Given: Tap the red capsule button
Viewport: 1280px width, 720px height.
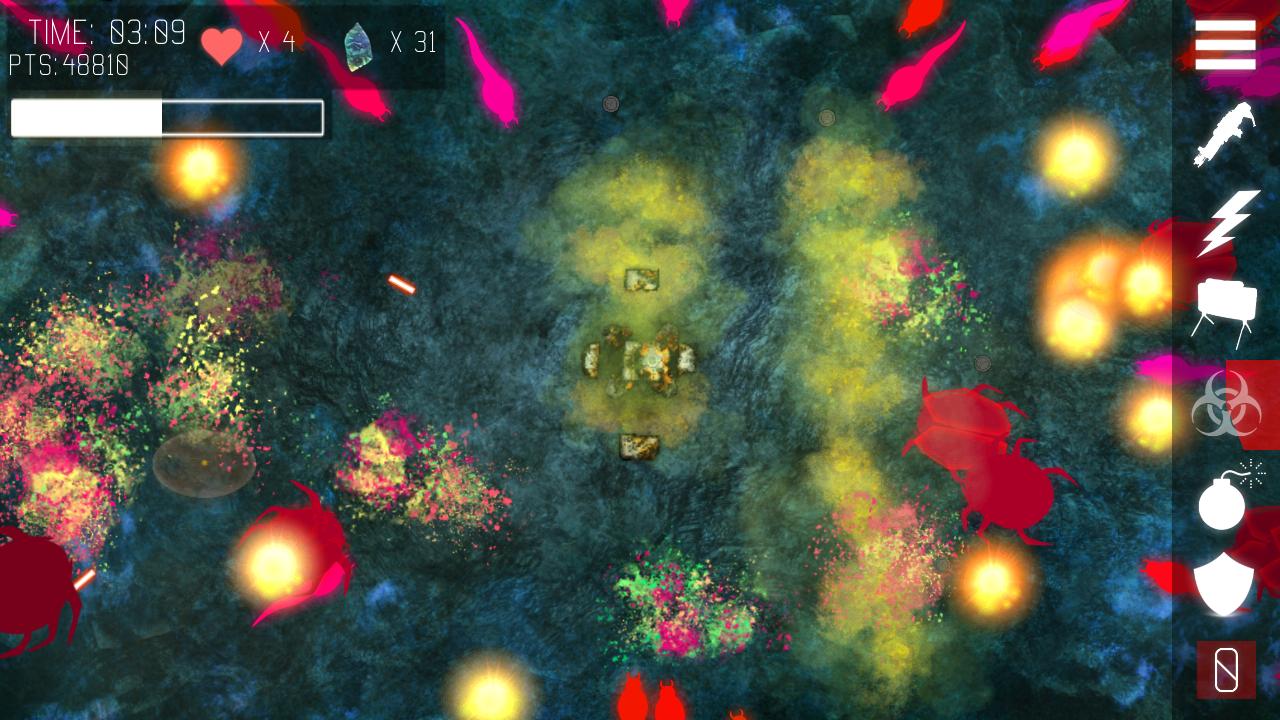Looking at the screenshot, I should click(1226, 669).
